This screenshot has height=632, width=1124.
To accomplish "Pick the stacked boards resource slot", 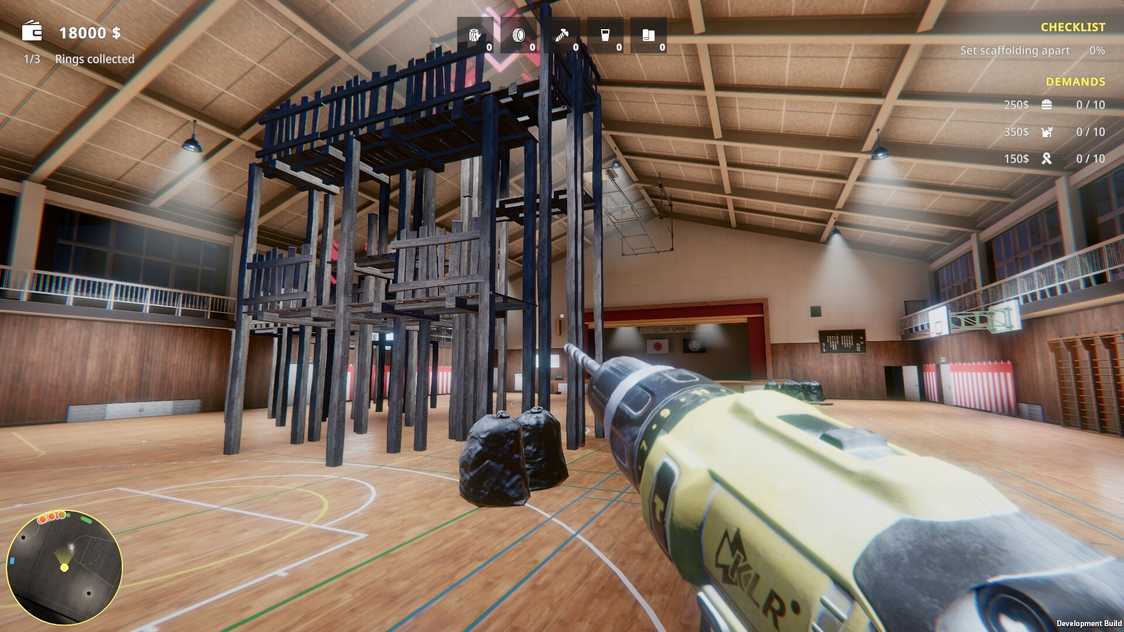I will 649,36.
